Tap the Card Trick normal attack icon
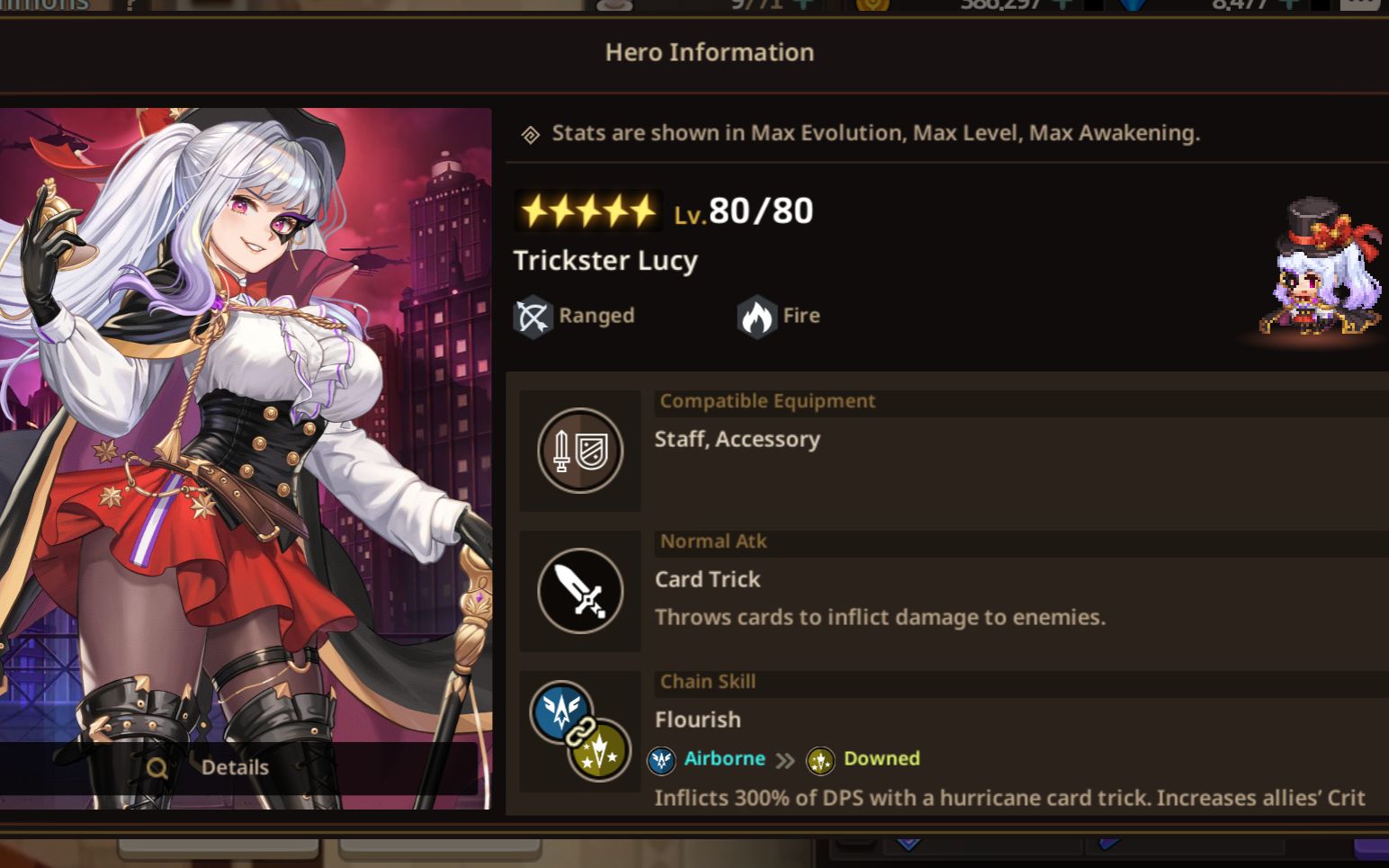 coord(580,591)
